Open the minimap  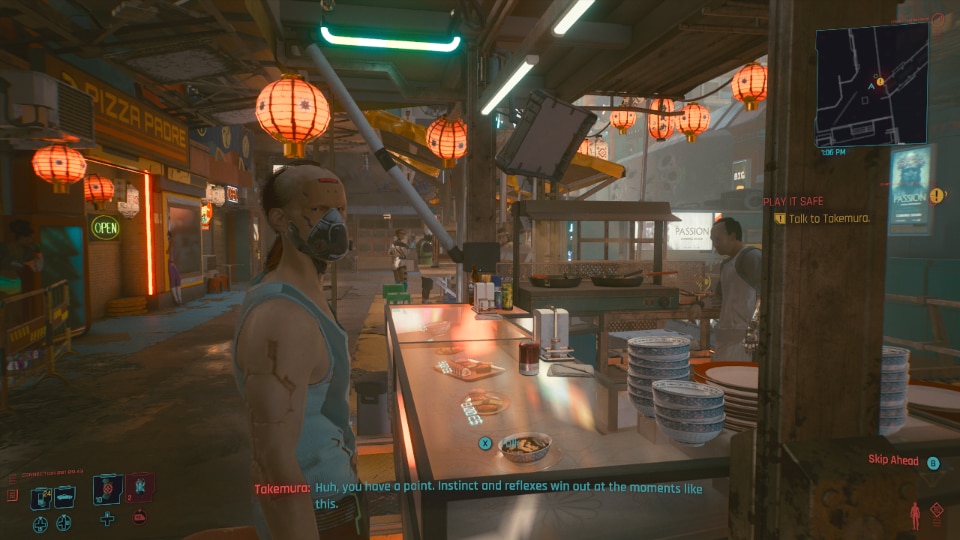(871, 84)
